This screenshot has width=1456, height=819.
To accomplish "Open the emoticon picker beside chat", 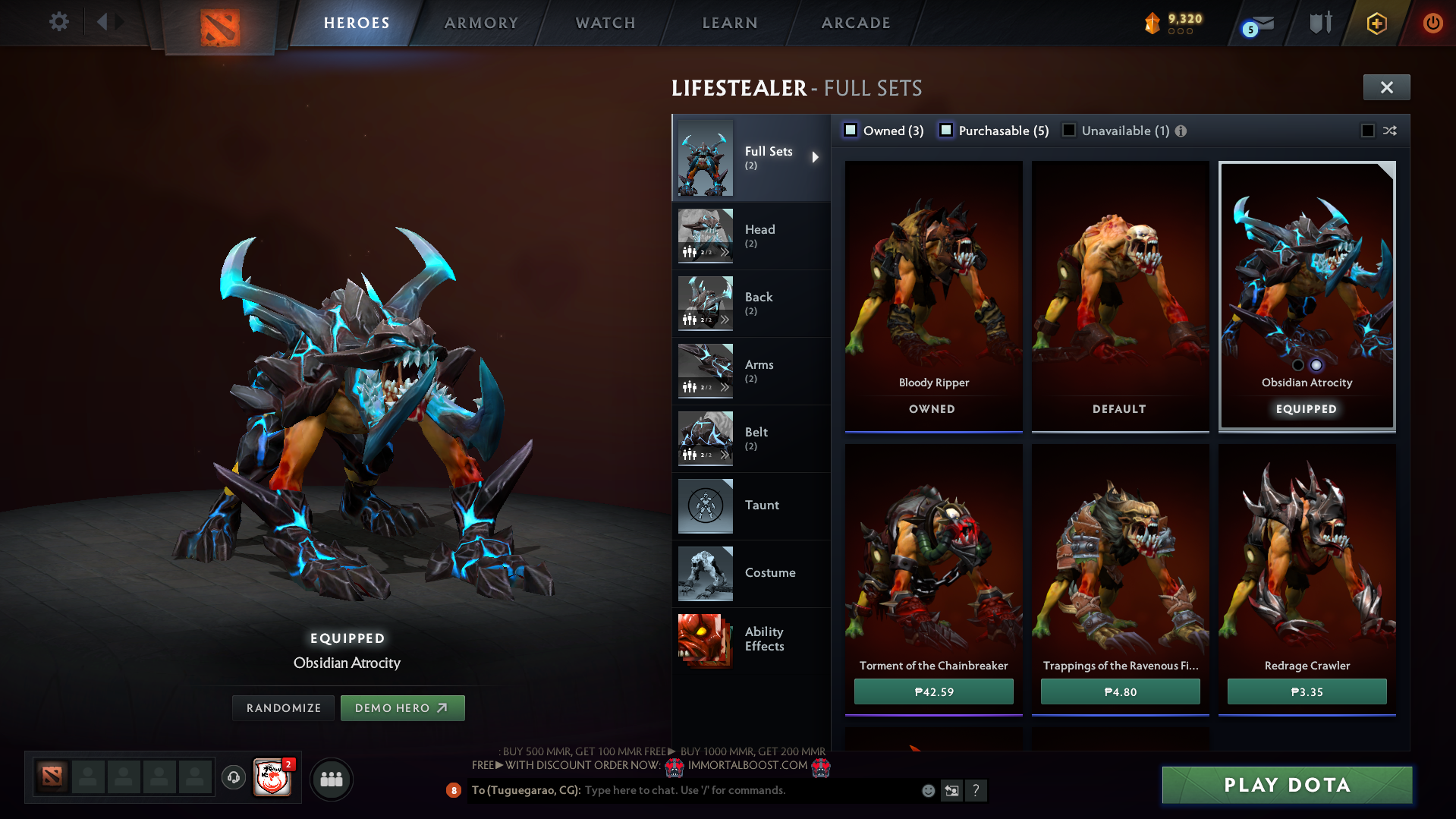I will (x=927, y=790).
